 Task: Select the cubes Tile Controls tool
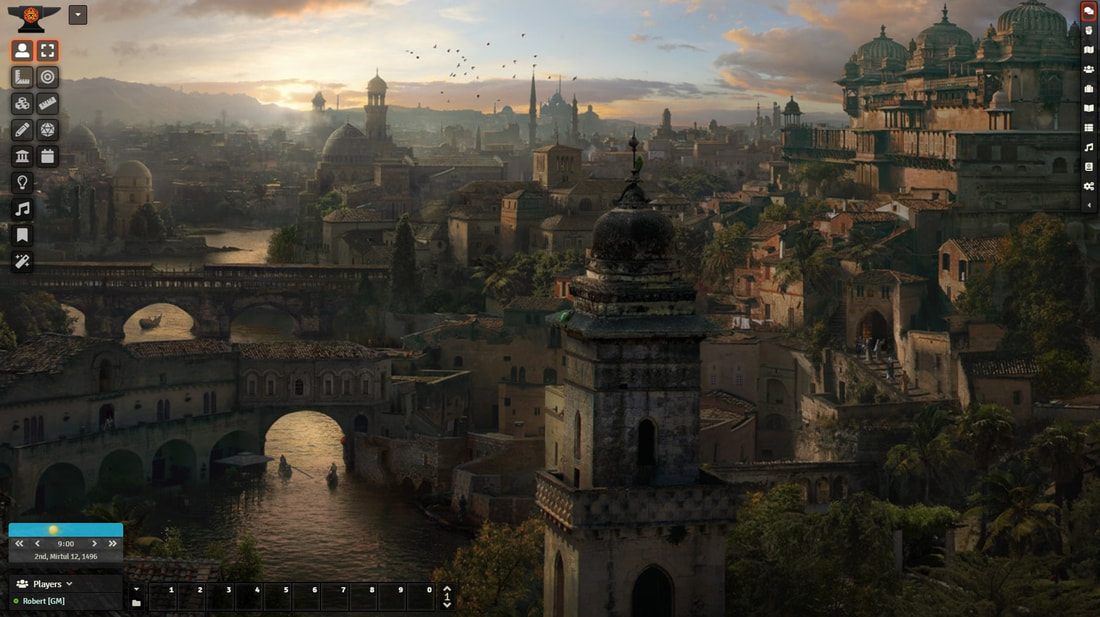22,104
